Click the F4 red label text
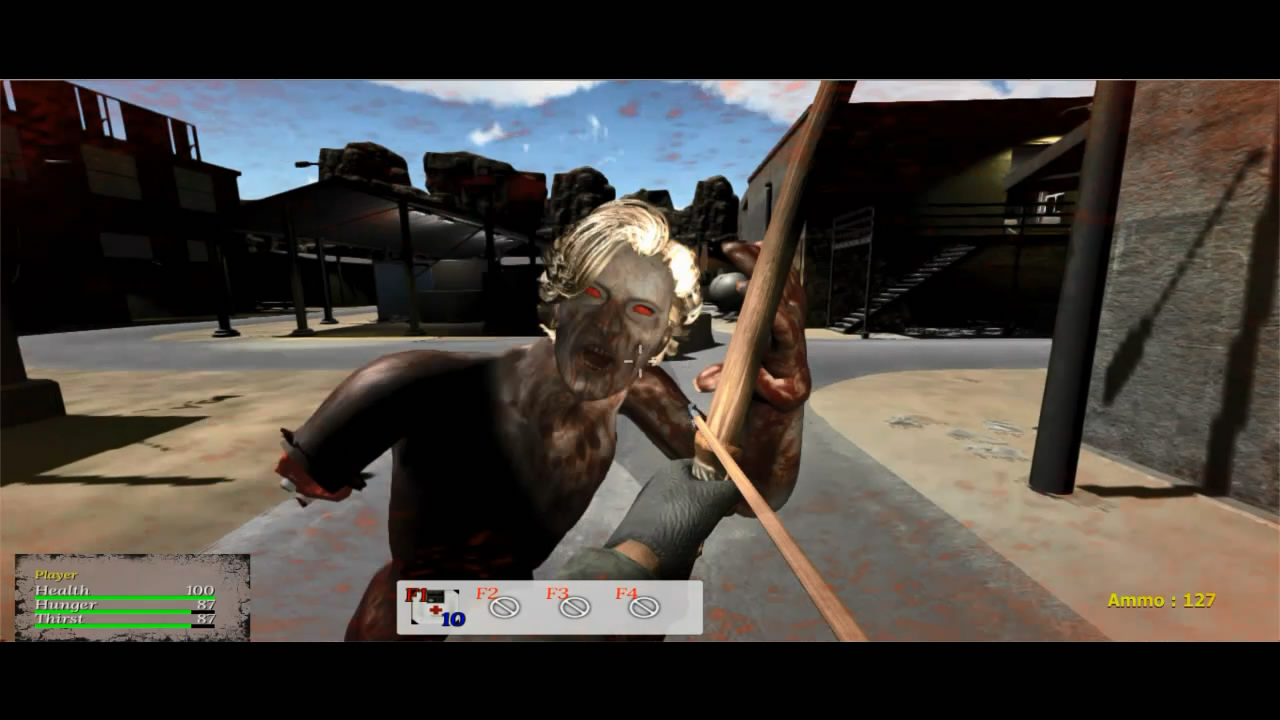The height and width of the screenshot is (720, 1280). (626, 593)
